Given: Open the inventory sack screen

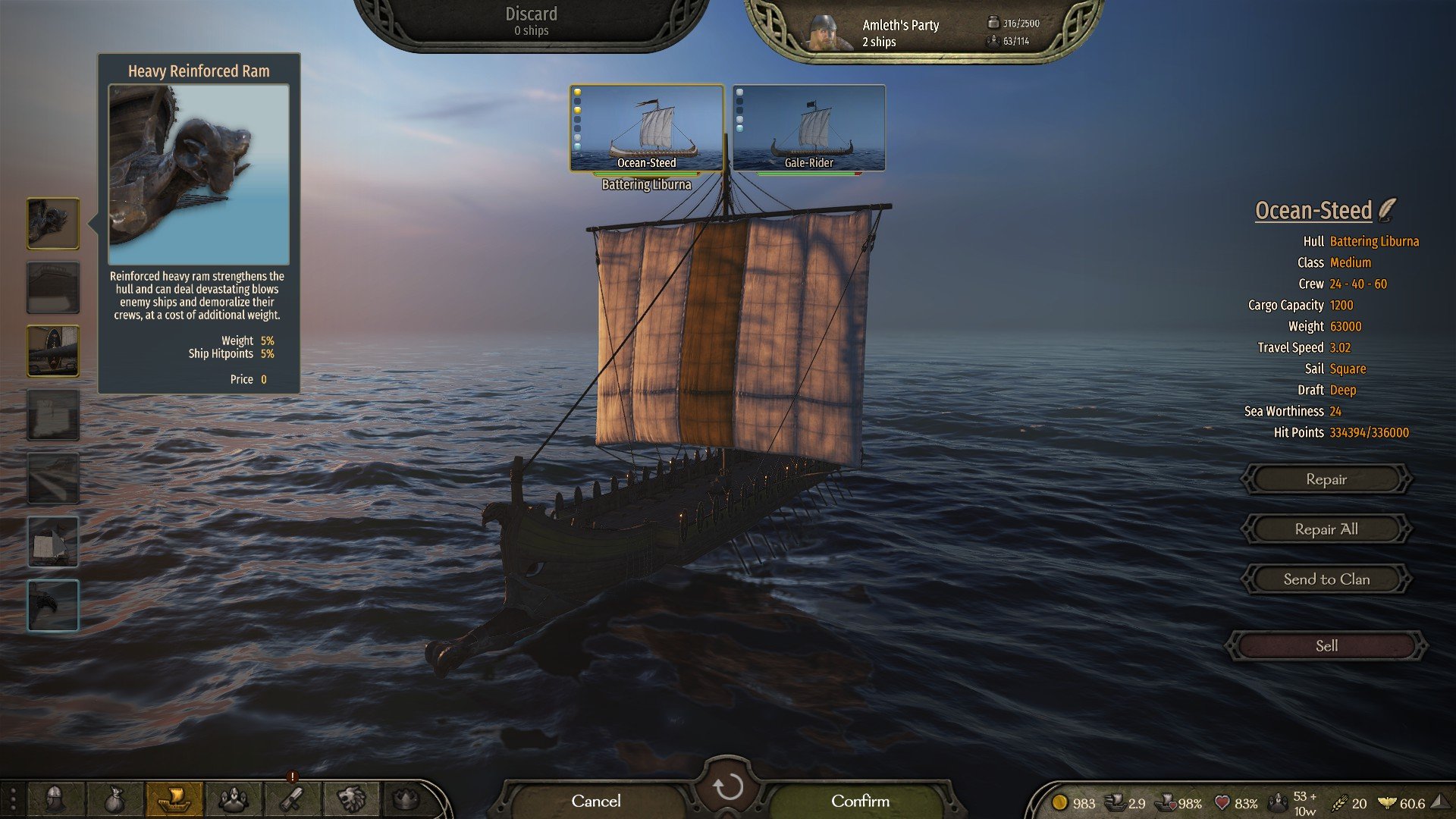Looking at the screenshot, I should (x=114, y=799).
